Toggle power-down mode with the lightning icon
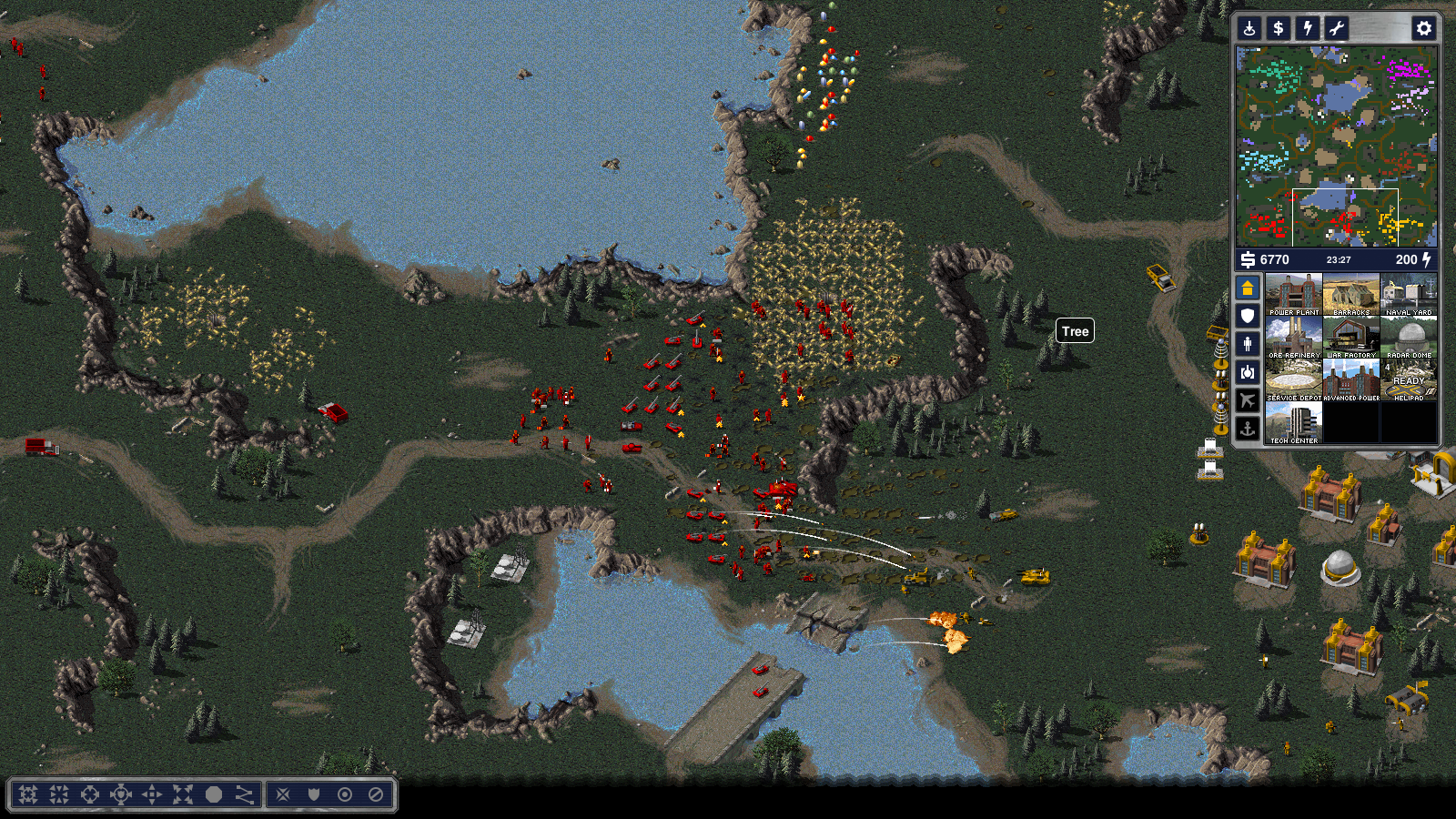Image resolution: width=1456 pixels, height=819 pixels. pos(1308,28)
